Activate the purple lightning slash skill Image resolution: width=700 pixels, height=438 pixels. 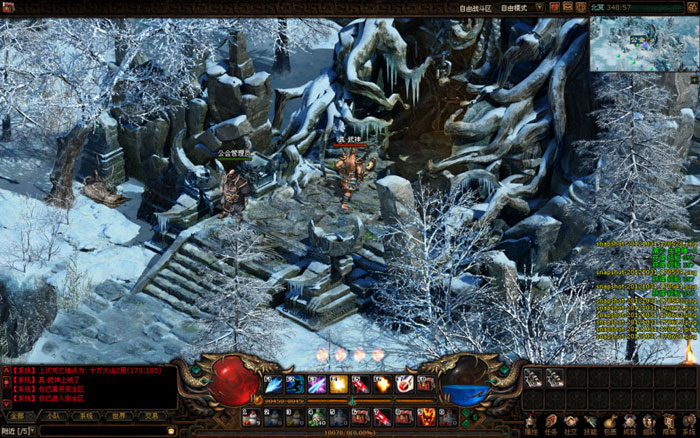[x=316, y=384]
